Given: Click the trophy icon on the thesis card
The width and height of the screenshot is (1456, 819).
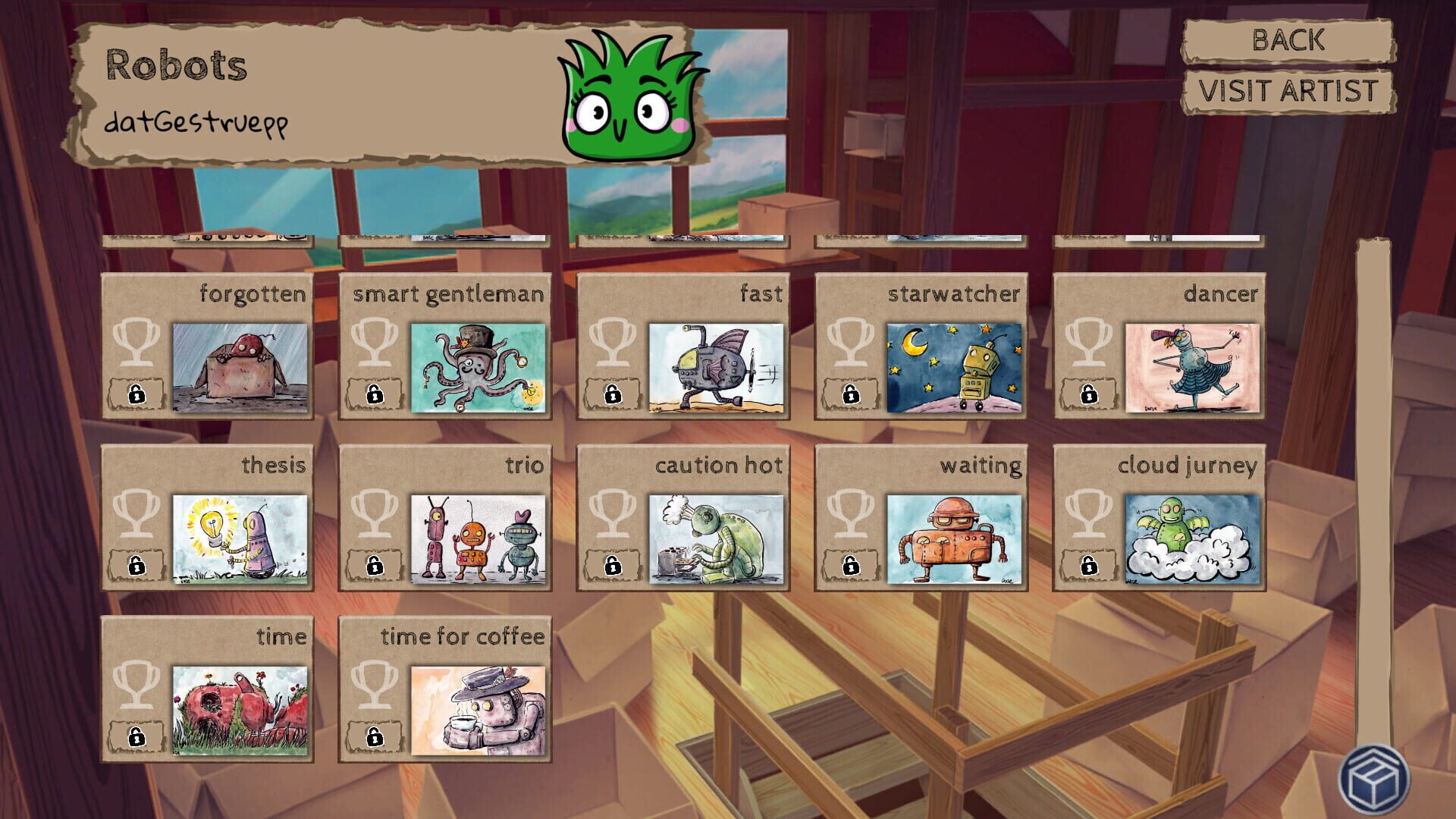Looking at the screenshot, I should 137,514.
